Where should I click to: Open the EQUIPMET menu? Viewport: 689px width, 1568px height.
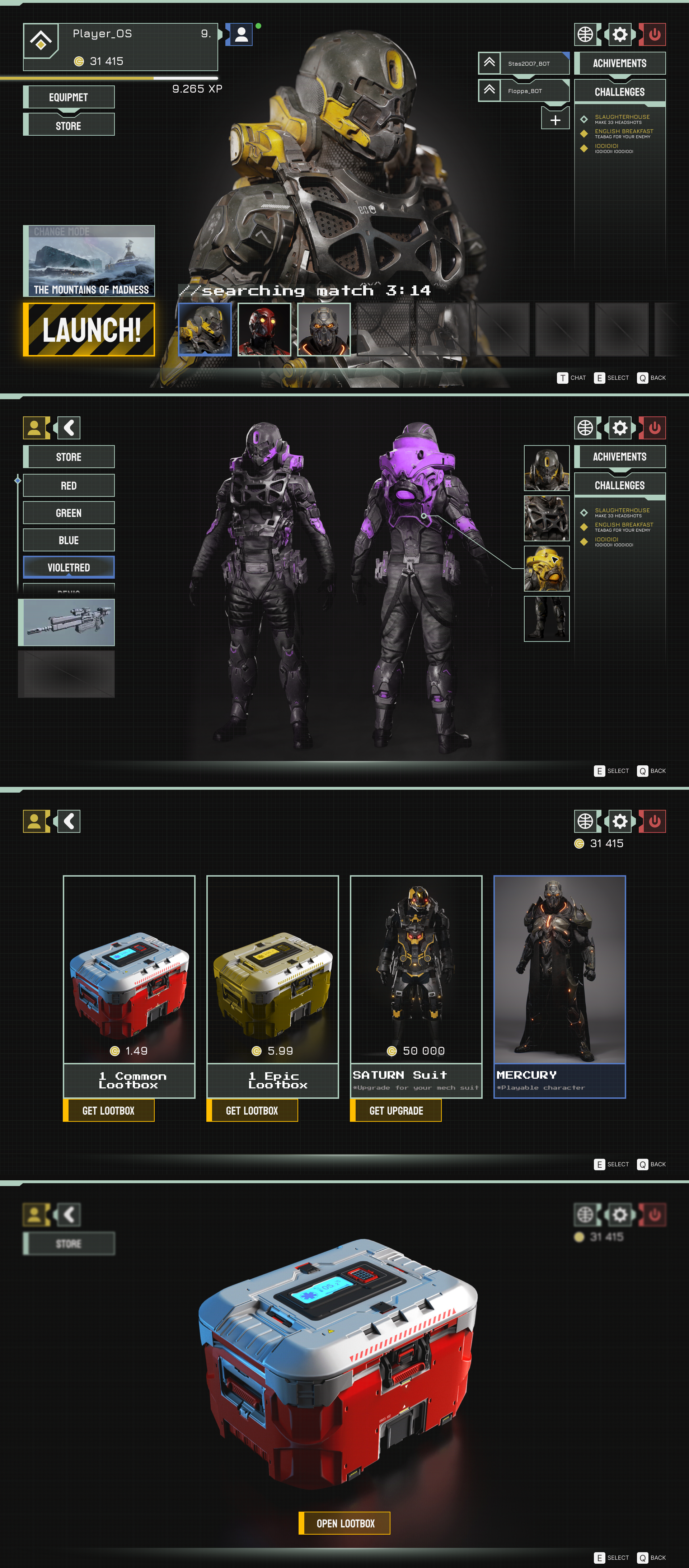(69, 97)
